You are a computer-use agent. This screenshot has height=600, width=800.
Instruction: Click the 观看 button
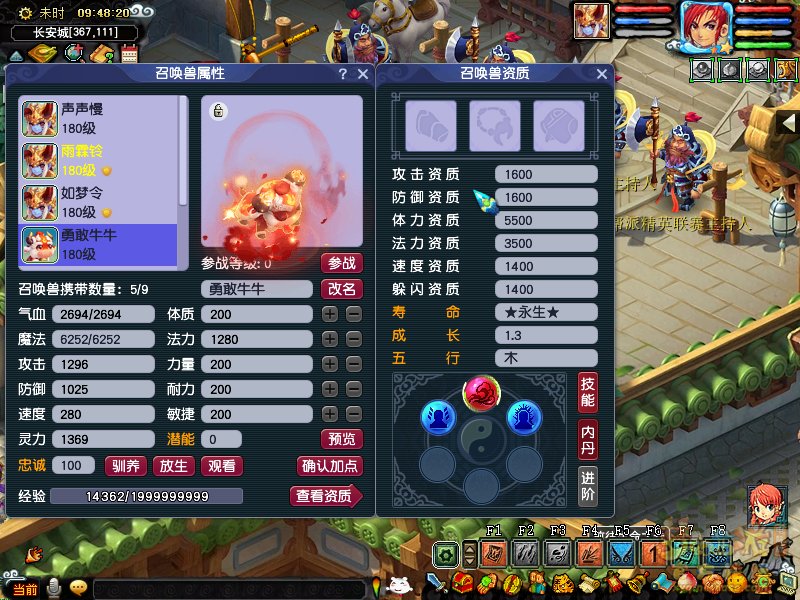point(221,466)
